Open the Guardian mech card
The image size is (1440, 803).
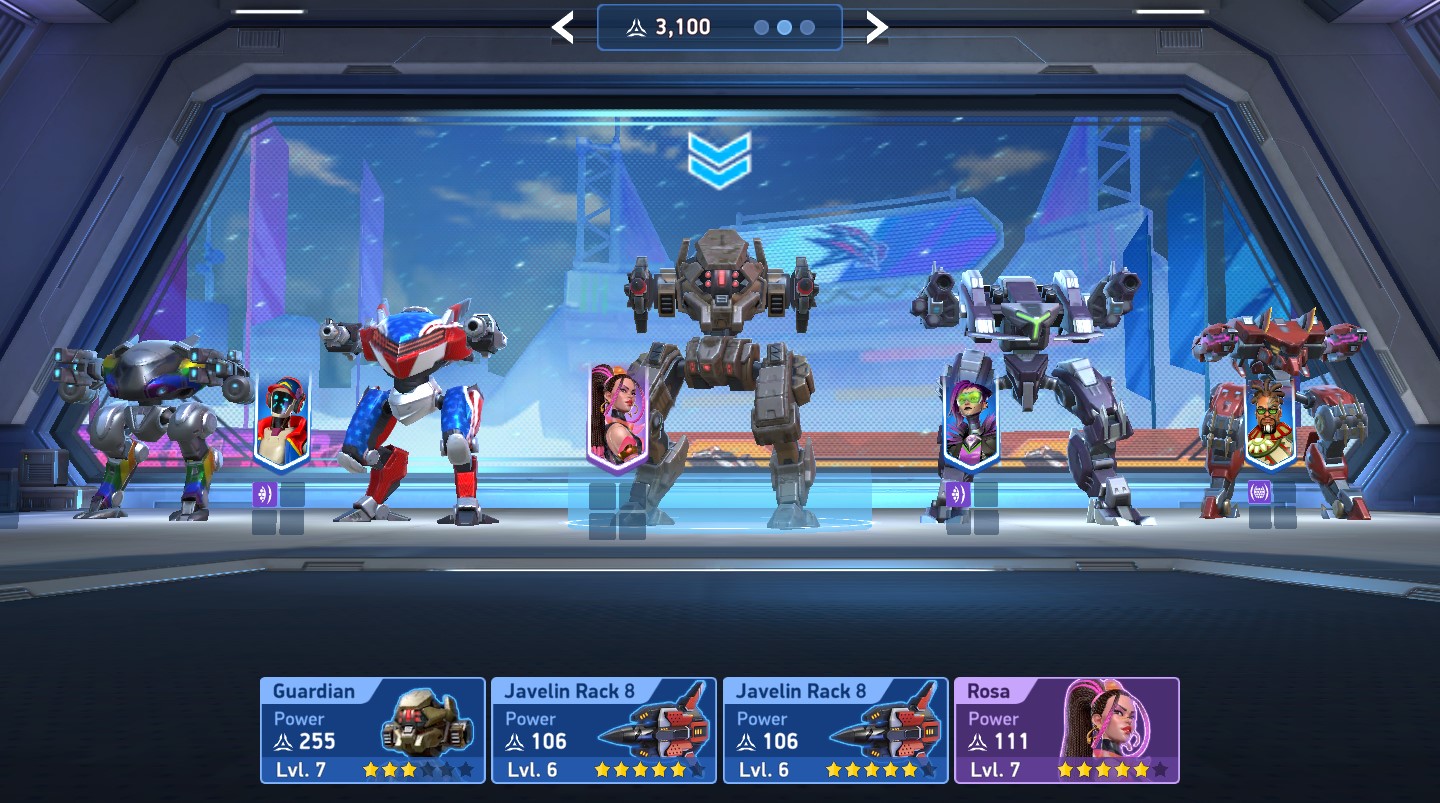(372, 730)
